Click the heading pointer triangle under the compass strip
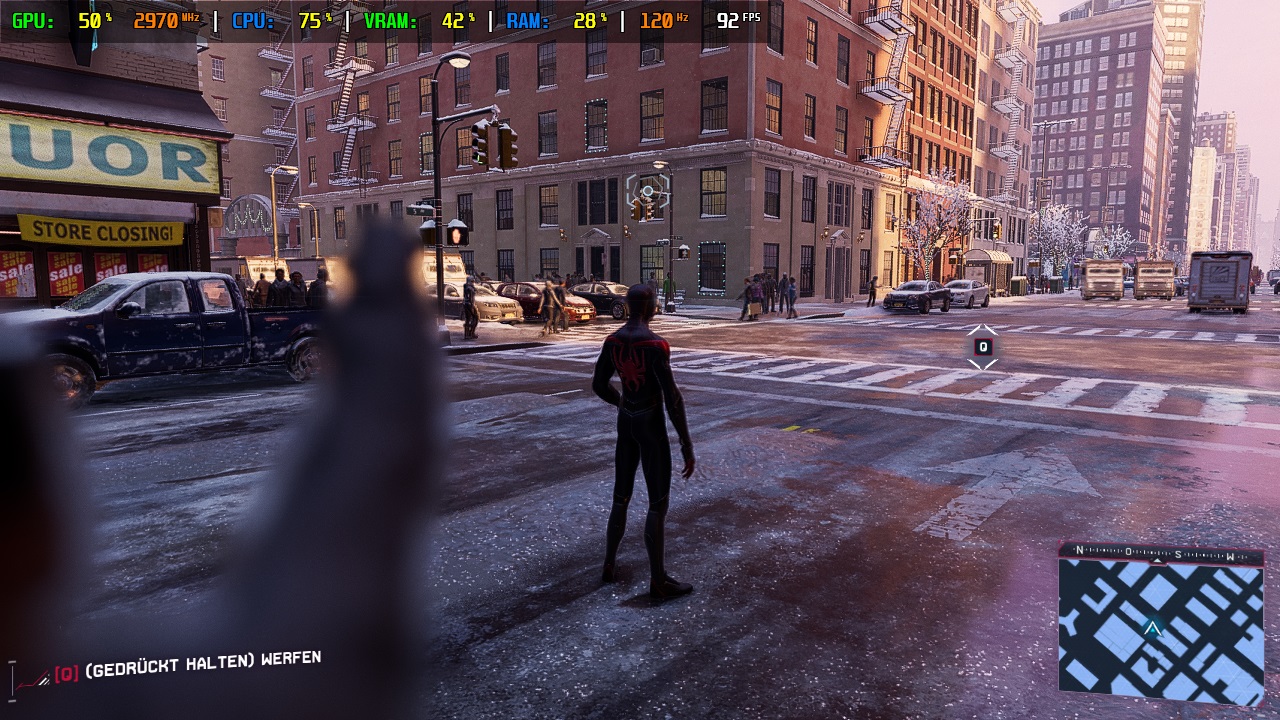The height and width of the screenshot is (720, 1280). tap(1158, 562)
